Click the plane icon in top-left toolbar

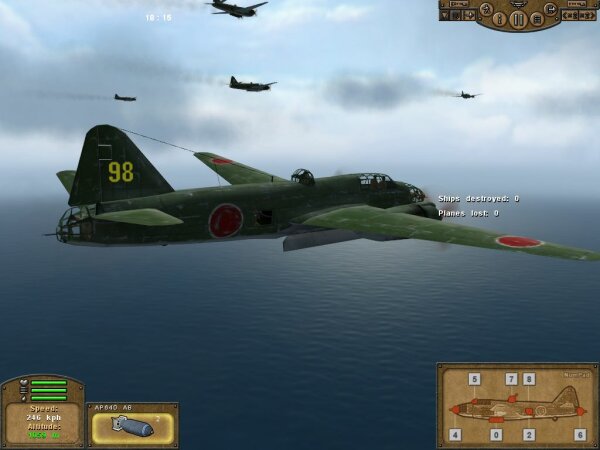(x=469, y=15)
